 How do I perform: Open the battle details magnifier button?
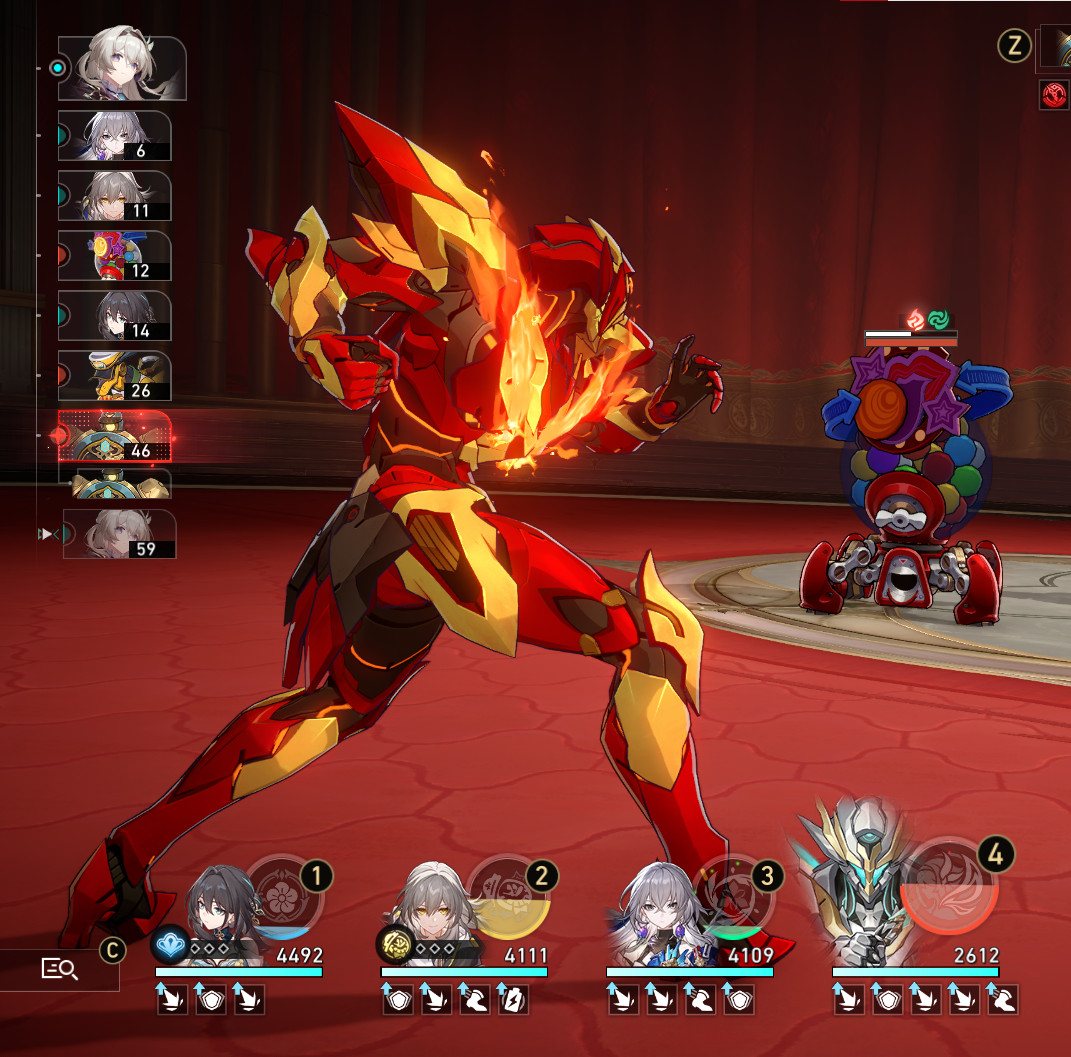pyautogui.click(x=60, y=968)
